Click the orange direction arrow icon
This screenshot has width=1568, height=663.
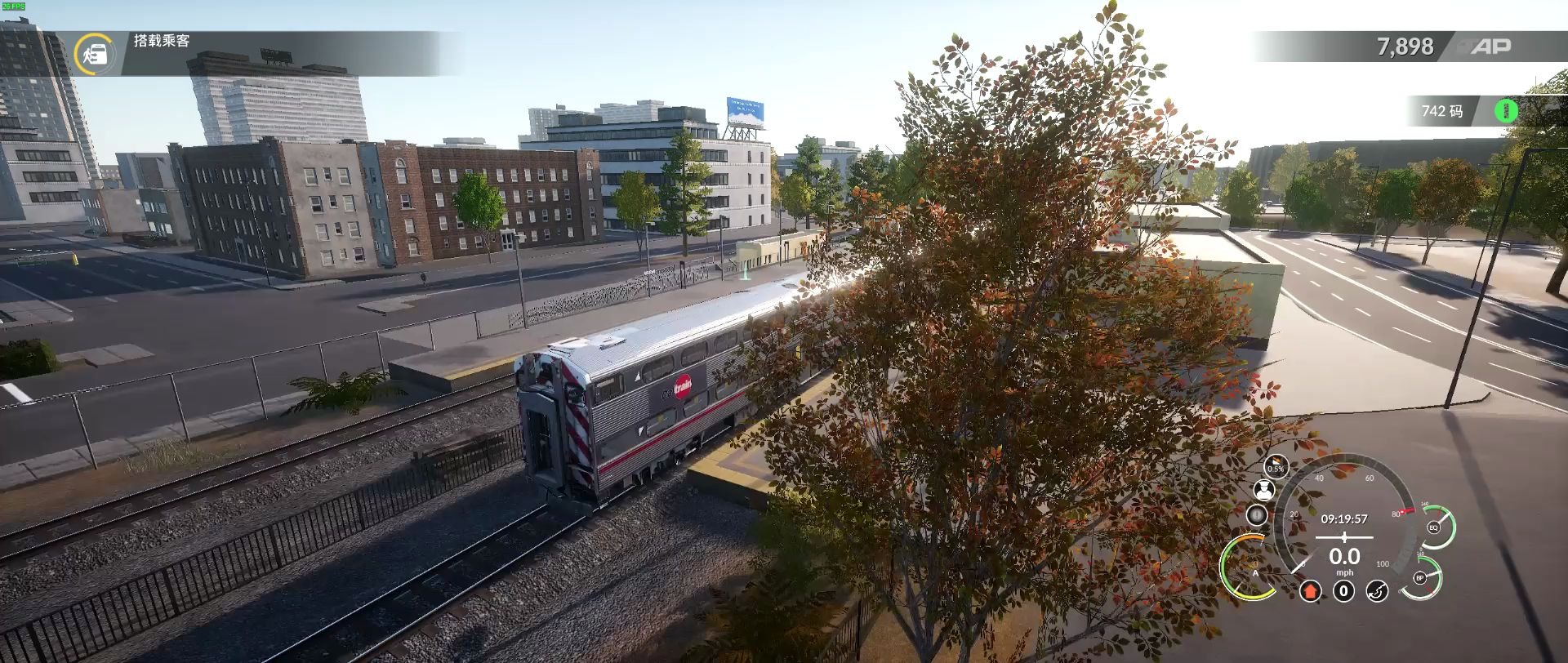pyautogui.click(x=1311, y=590)
